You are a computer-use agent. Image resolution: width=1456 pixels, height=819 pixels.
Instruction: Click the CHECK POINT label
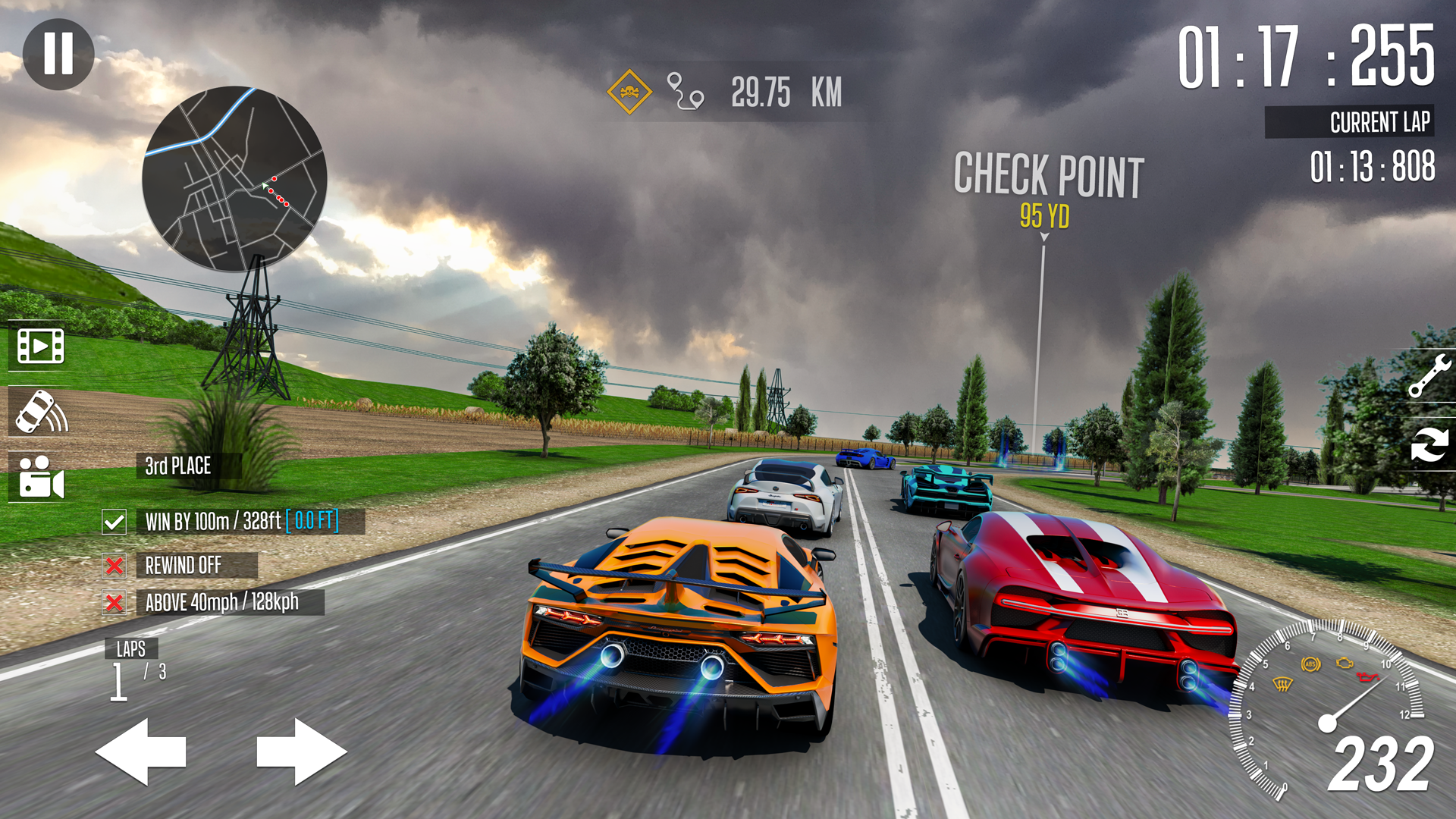coord(1049,173)
